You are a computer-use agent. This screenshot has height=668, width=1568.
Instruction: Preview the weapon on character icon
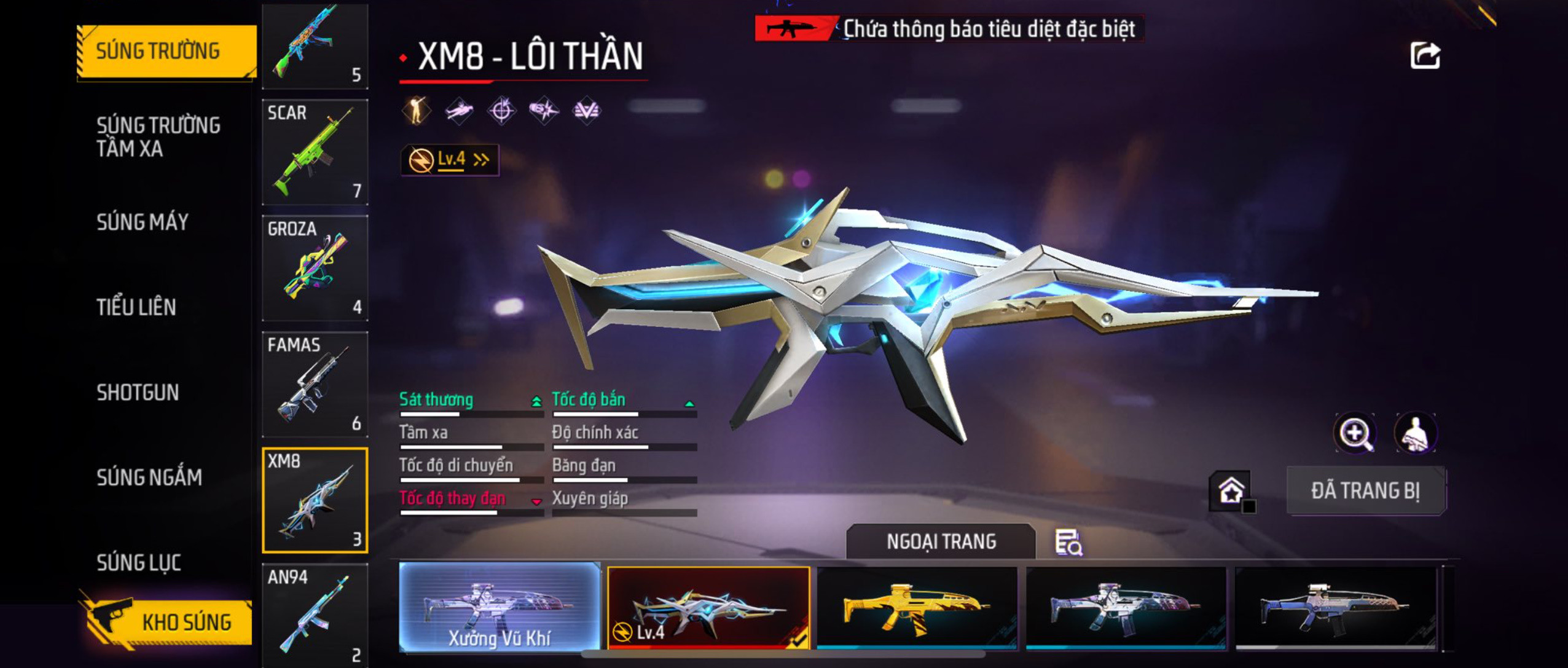click(1415, 433)
